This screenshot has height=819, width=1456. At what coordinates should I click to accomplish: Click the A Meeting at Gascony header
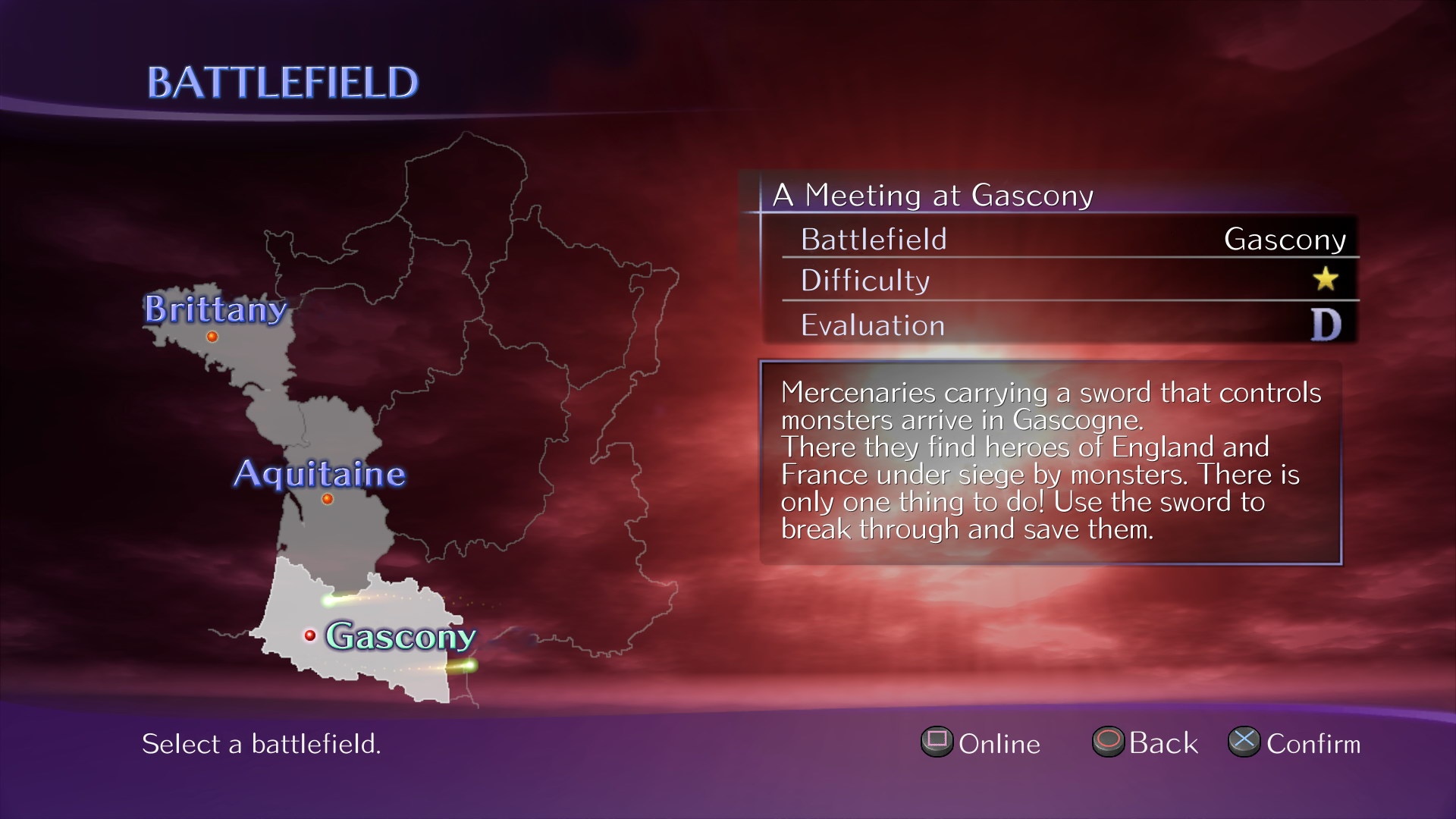[931, 194]
